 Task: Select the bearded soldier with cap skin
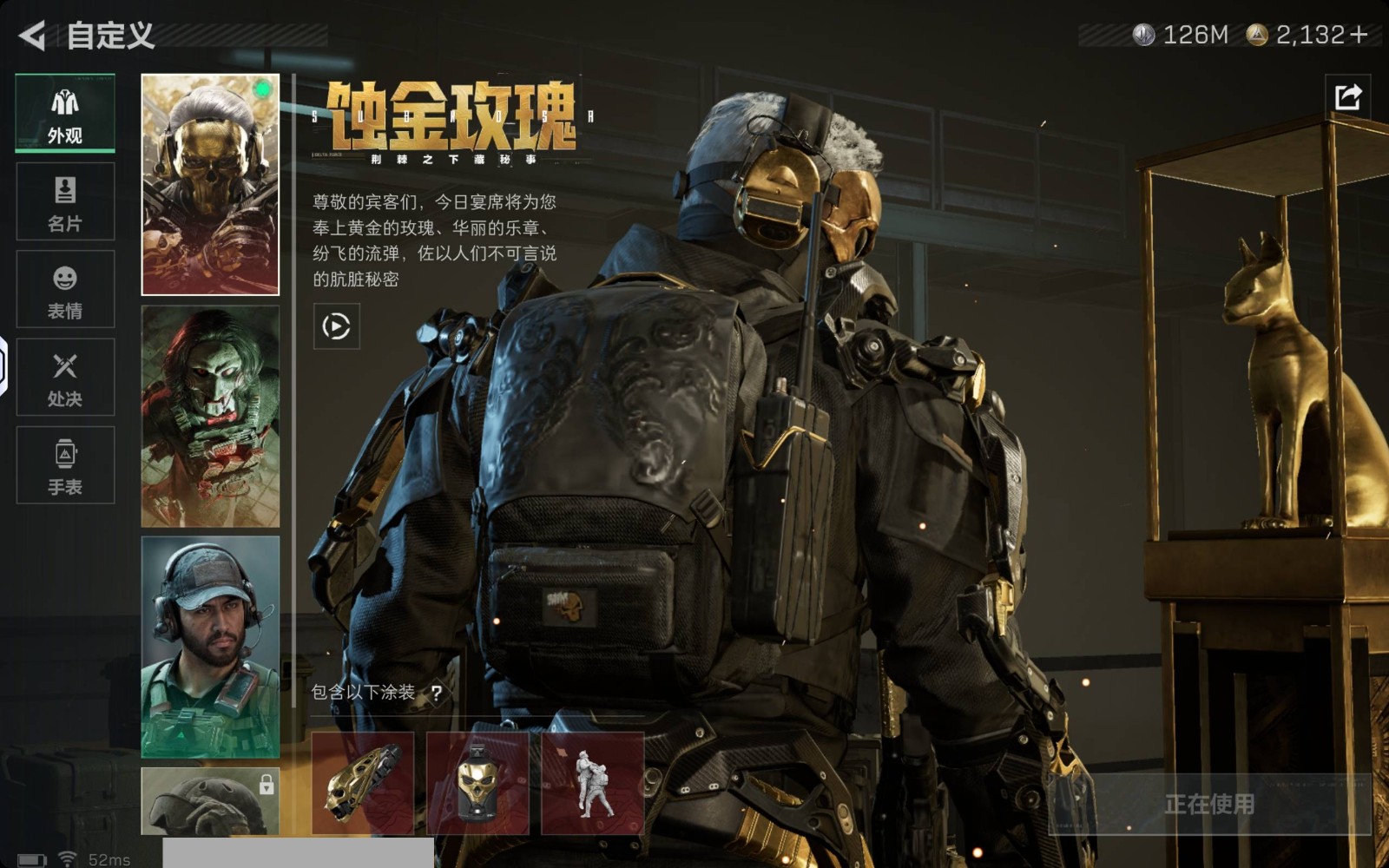[x=210, y=647]
